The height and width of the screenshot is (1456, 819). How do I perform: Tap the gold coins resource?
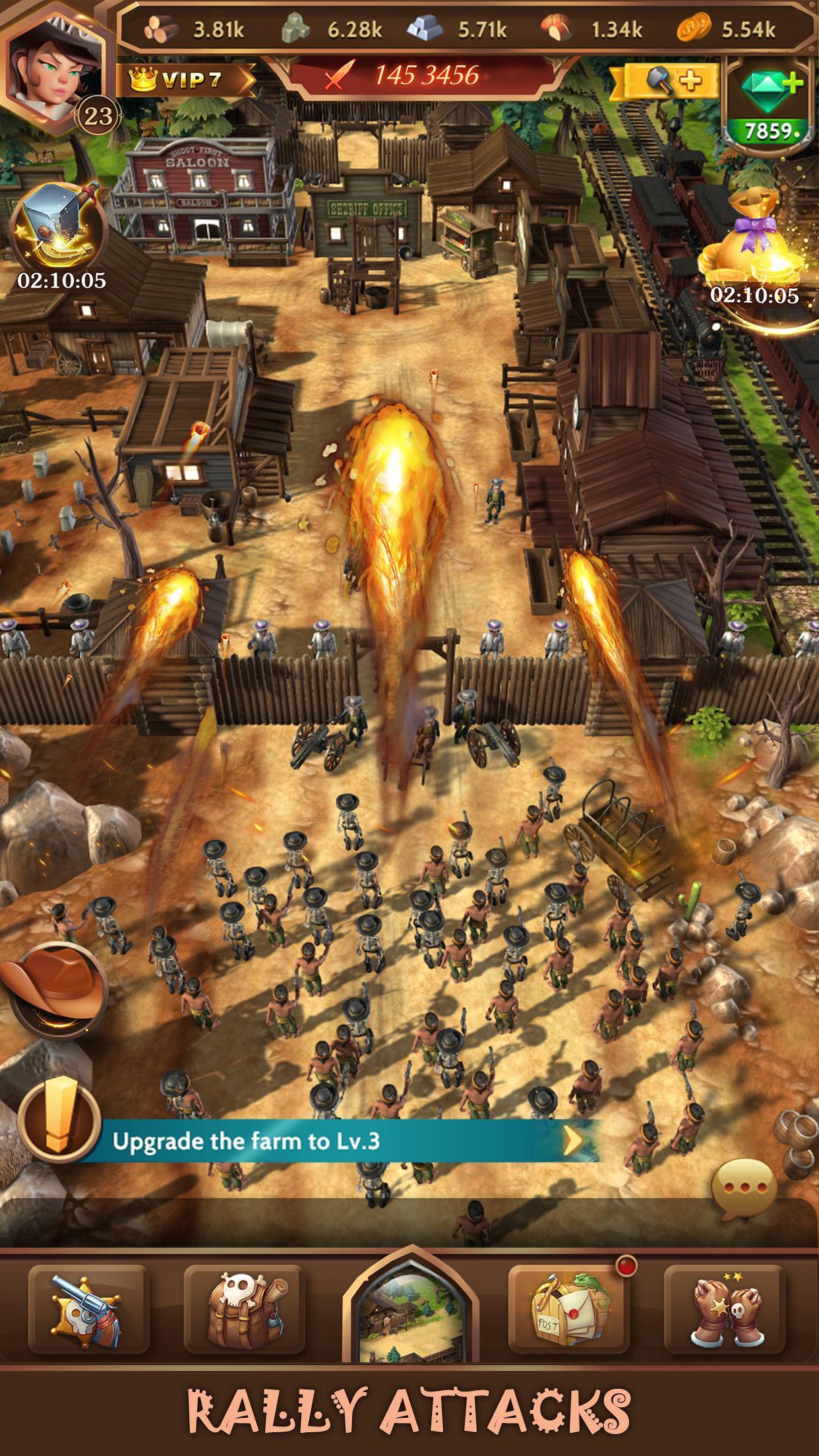tap(727, 30)
